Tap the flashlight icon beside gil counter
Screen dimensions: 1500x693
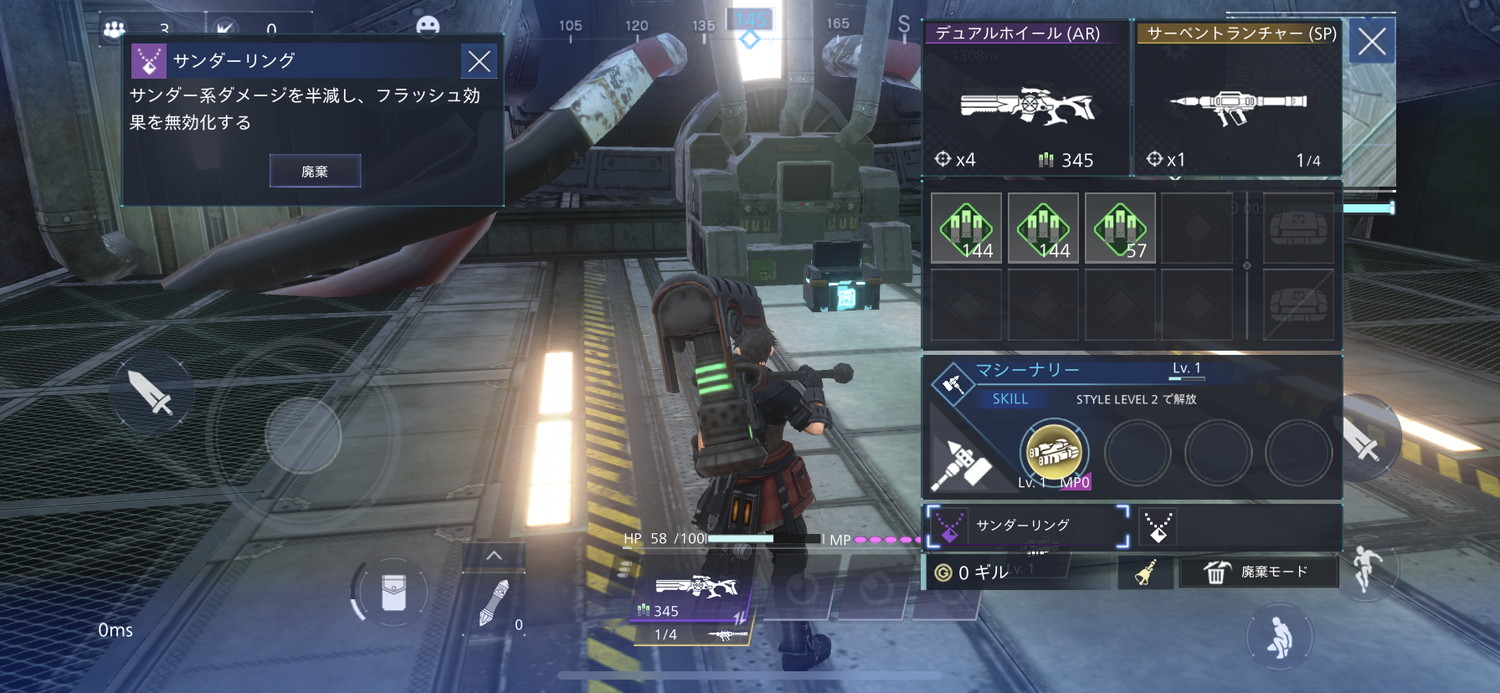point(1145,572)
